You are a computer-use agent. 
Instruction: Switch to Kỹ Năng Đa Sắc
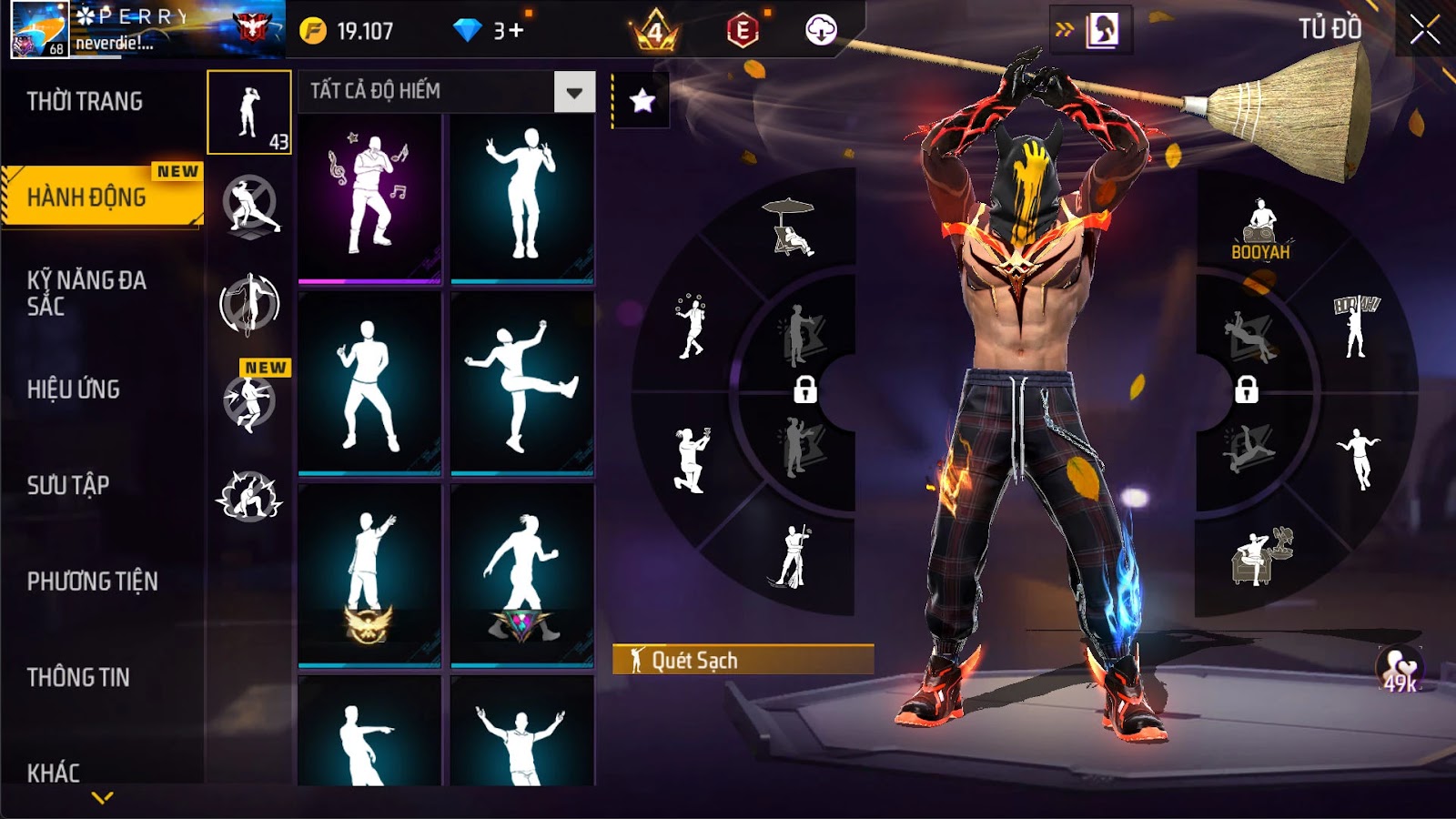click(x=86, y=293)
